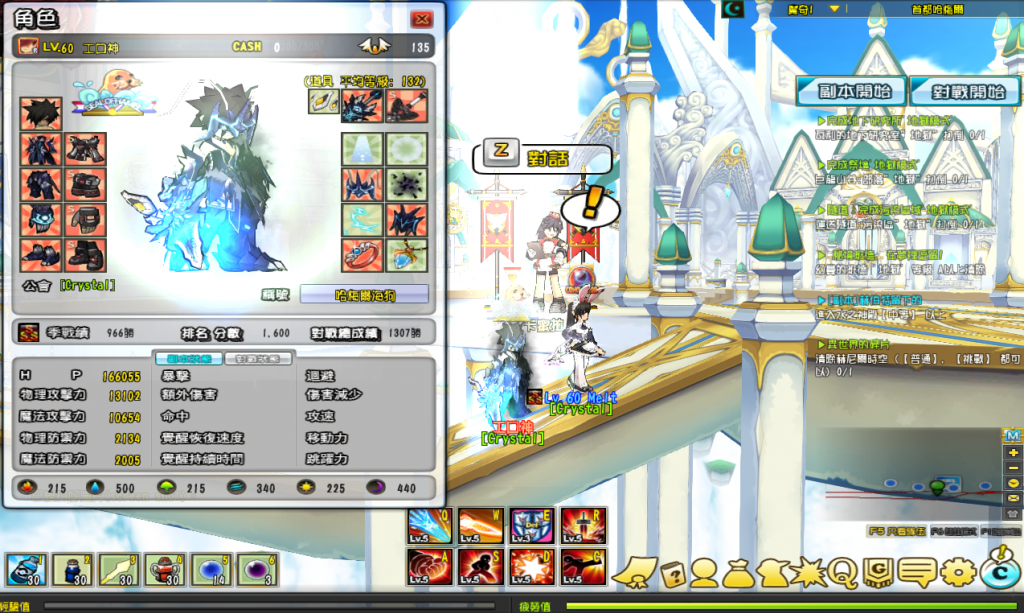This screenshot has height=613, width=1024.
Task: Close the character (角色) window
Action: tap(422, 19)
